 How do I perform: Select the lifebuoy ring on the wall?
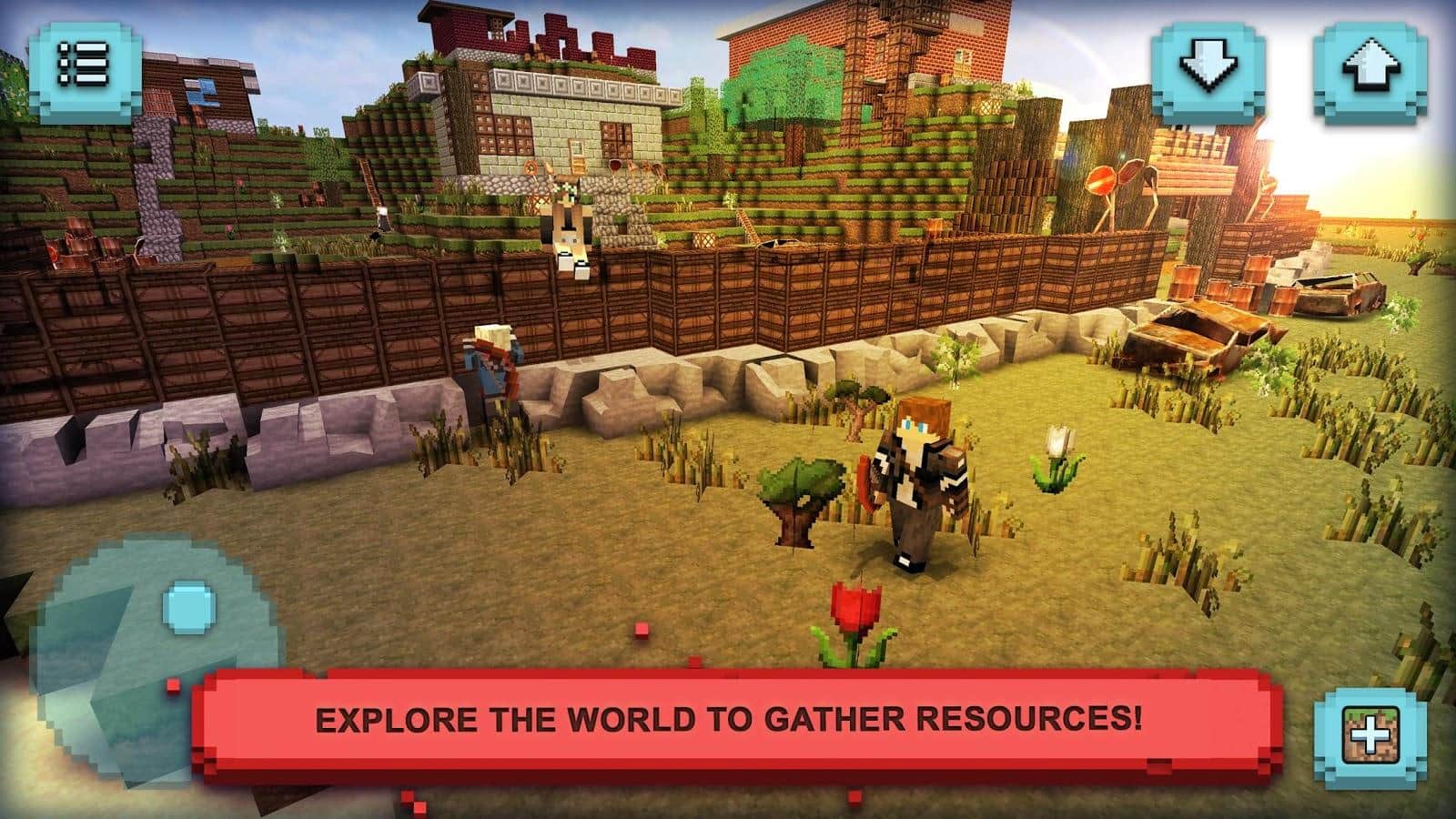(530, 167)
